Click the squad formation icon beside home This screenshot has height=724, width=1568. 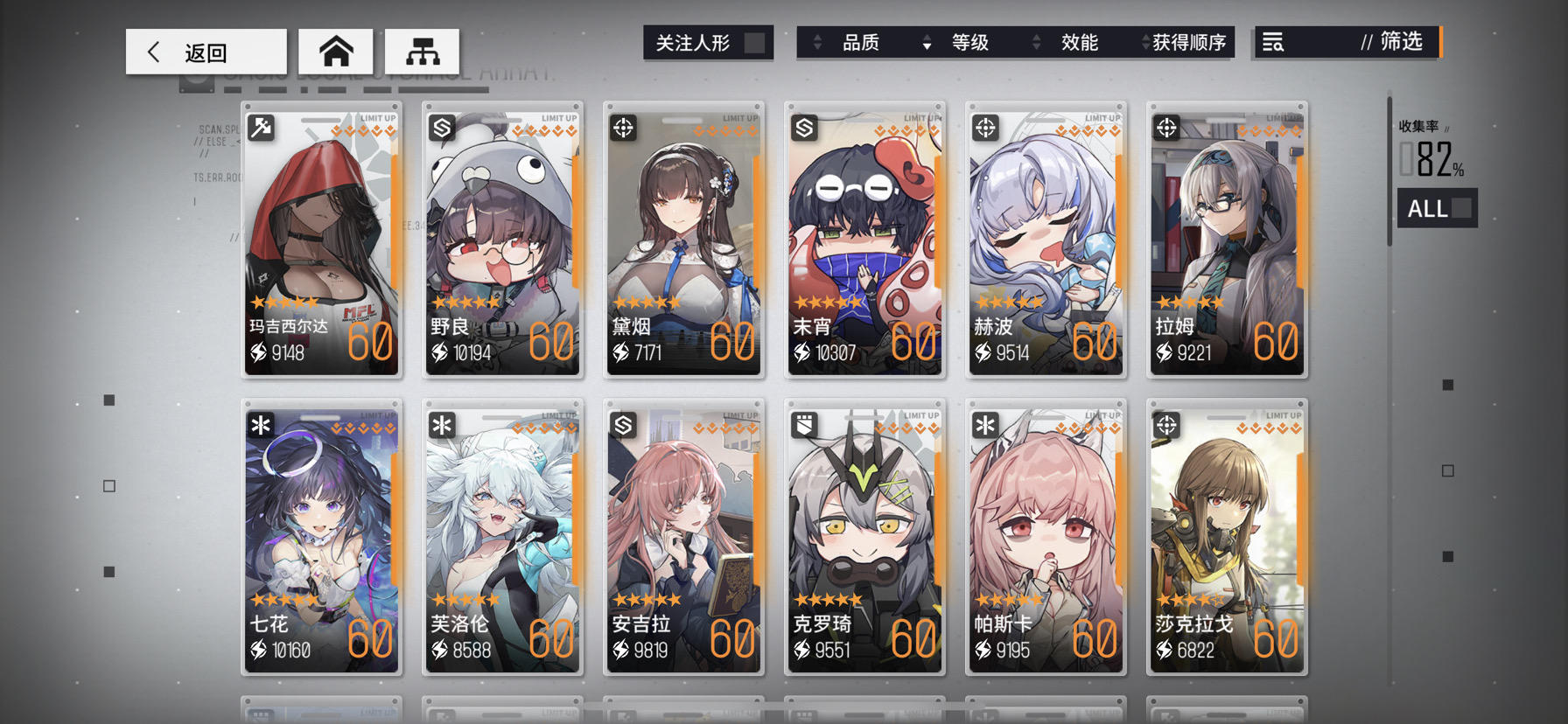coord(421,51)
